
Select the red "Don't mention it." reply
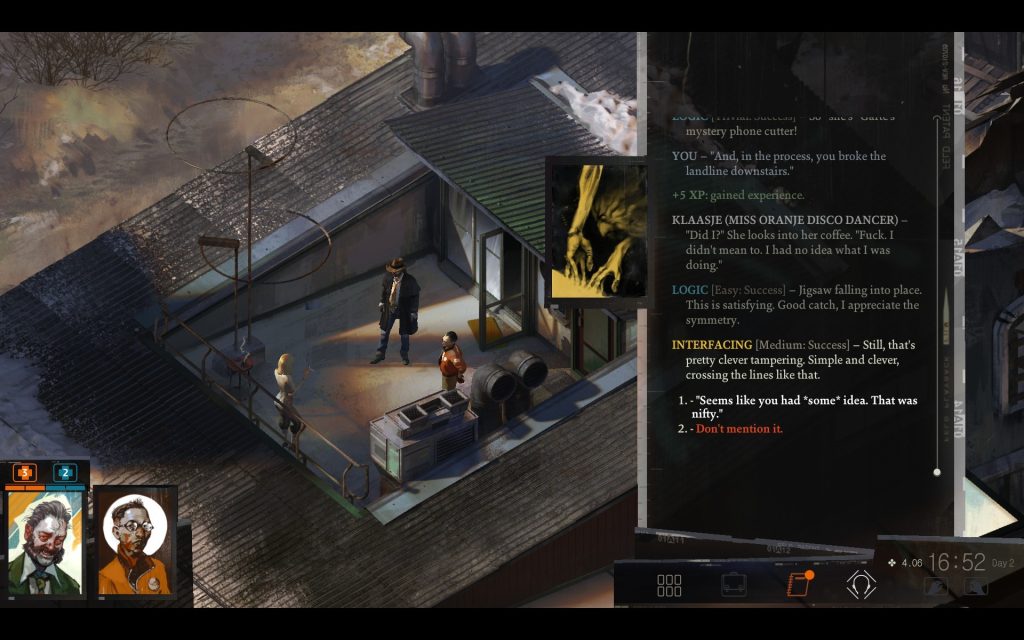738,429
